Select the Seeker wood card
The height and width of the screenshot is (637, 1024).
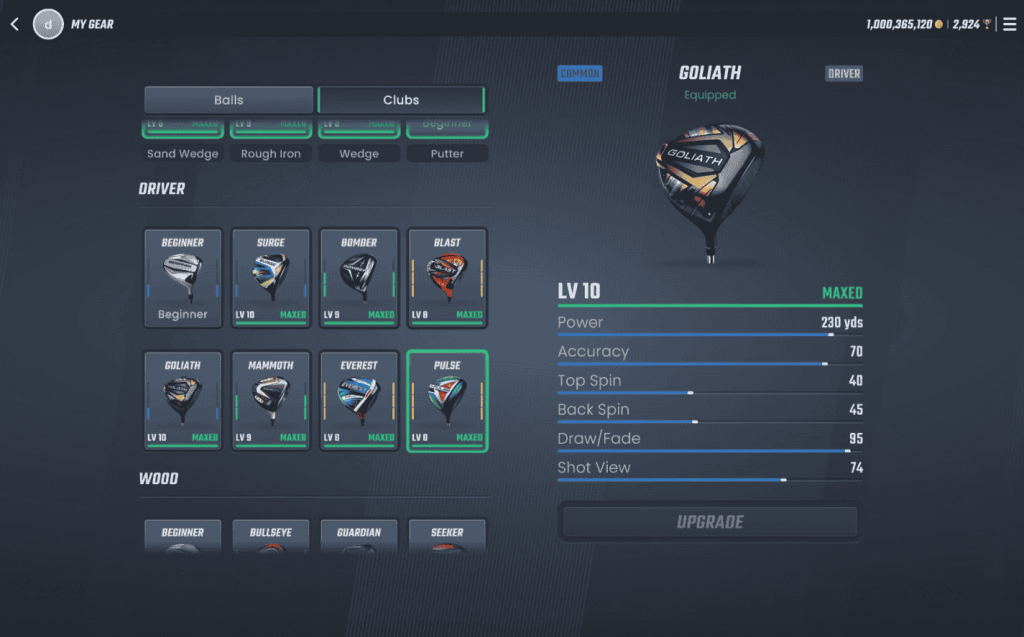[x=447, y=537]
